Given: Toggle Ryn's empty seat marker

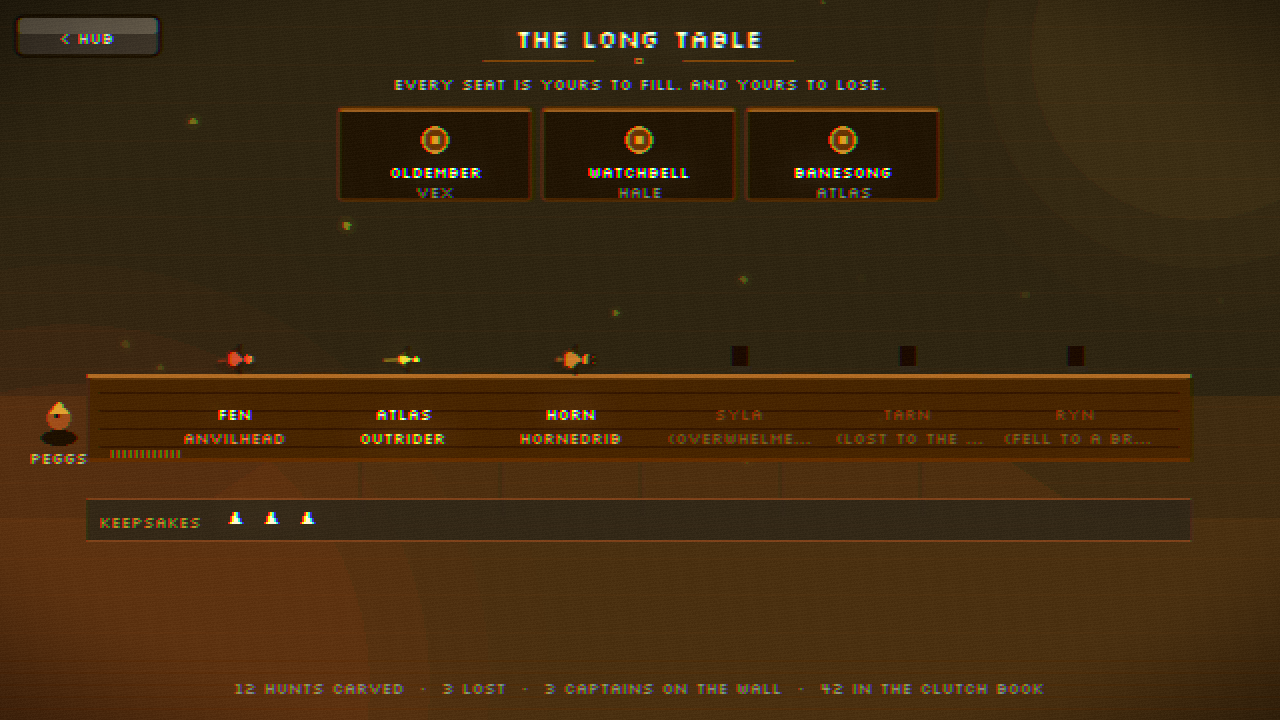Looking at the screenshot, I should pyautogui.click(x=1076, y=354).
